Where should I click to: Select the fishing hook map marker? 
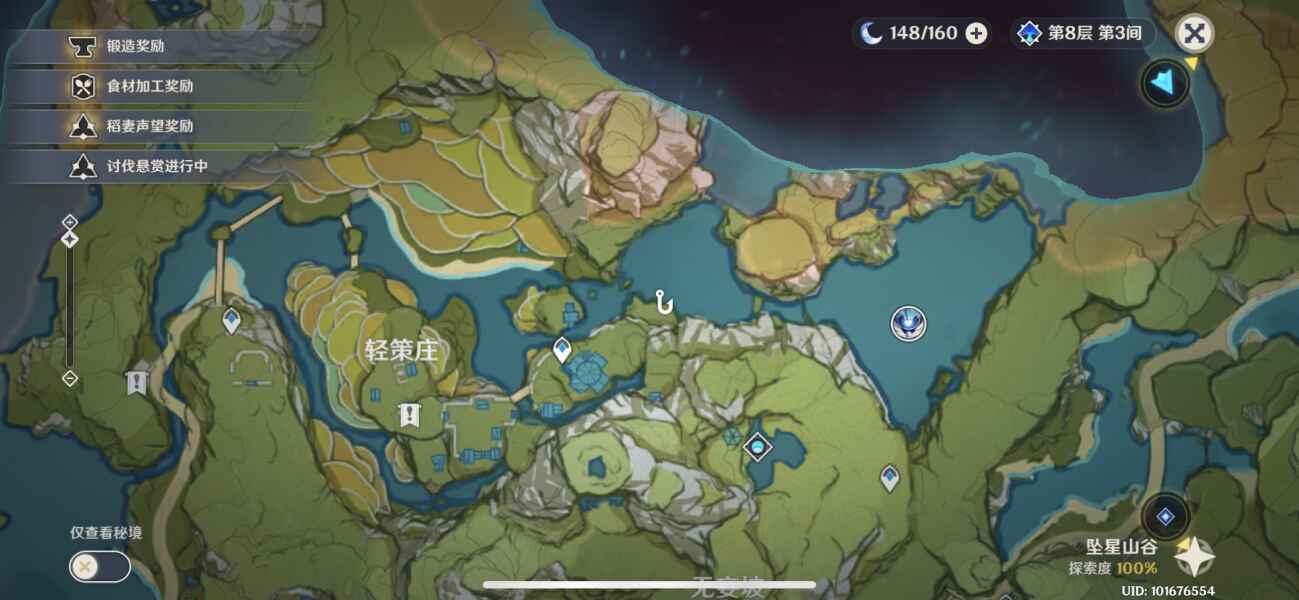662,301
